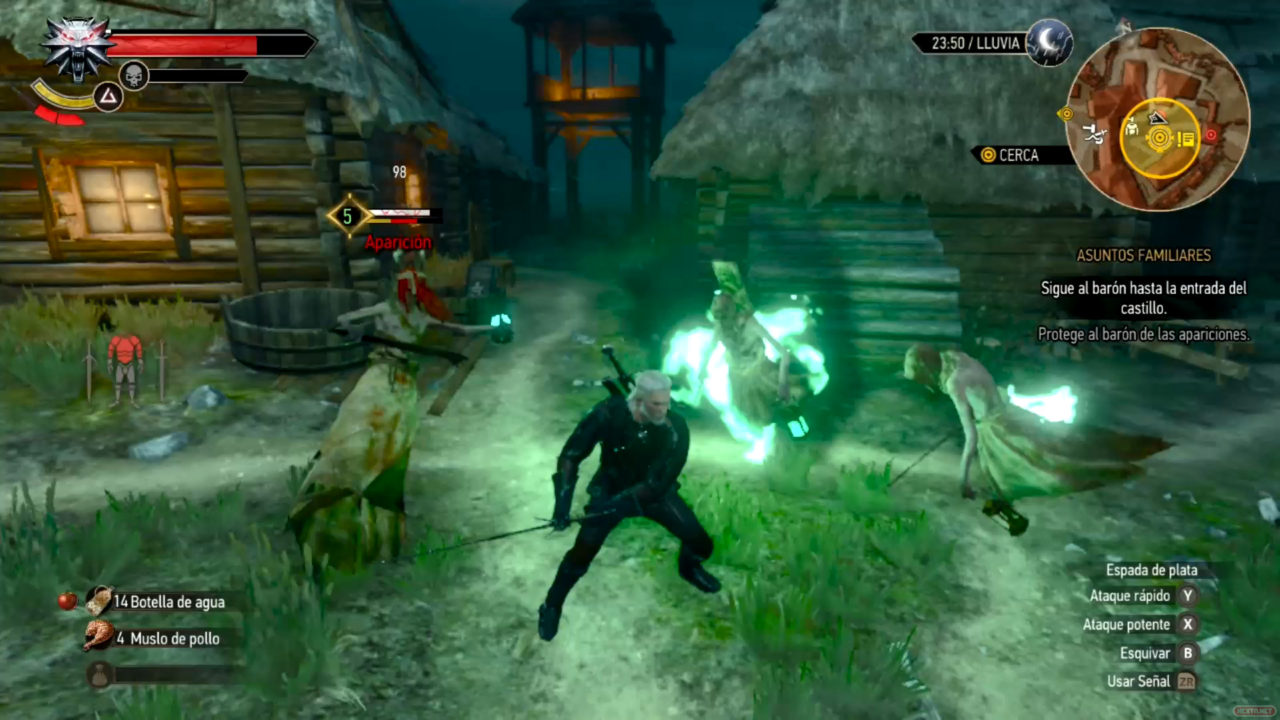Click the Cerca quest distance indicator
This screenshot has height=720, width=1280.
click(1011, 155)
